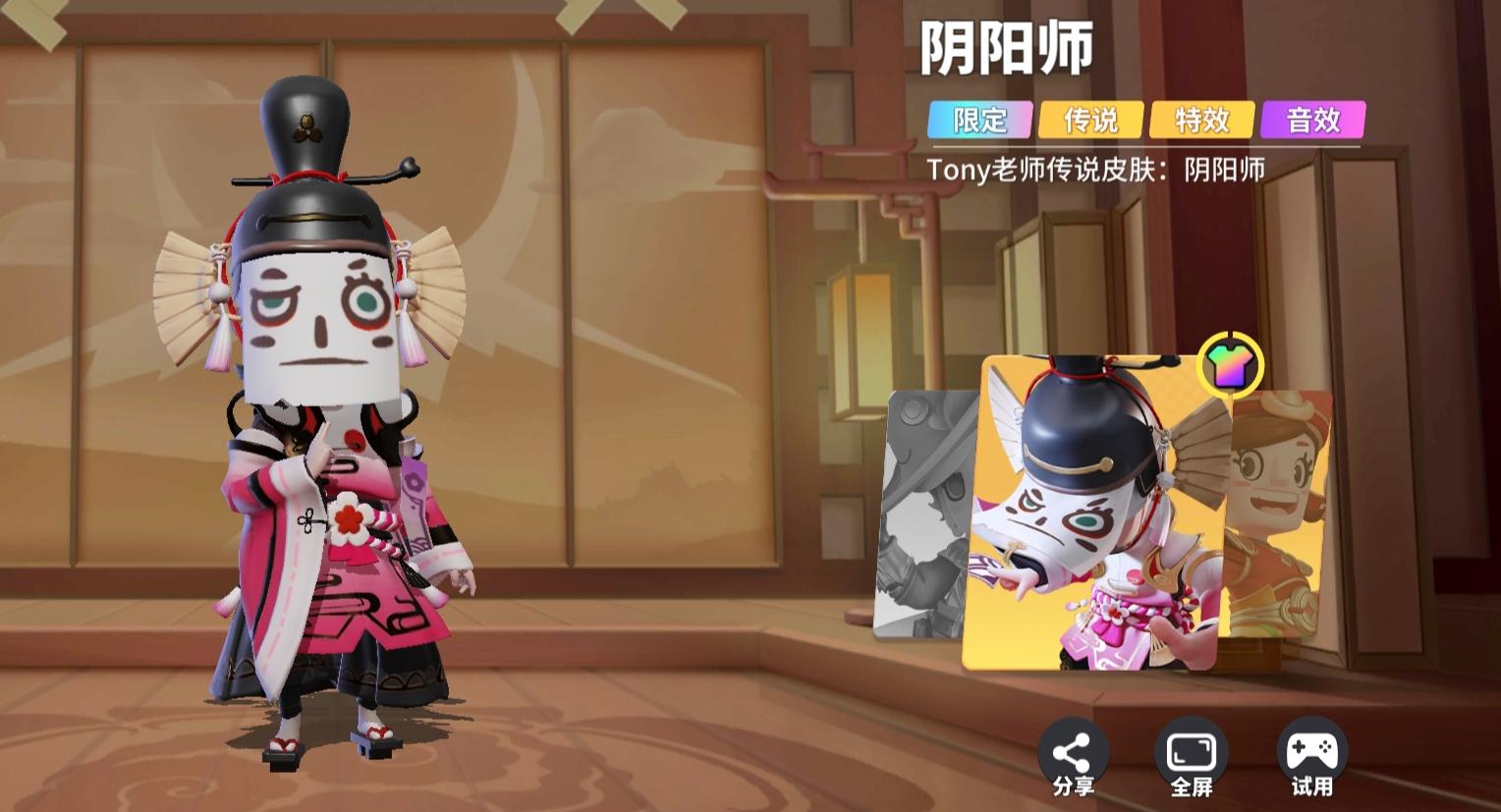Toggle the 特效 effects tag
This screenshot has width=1501, height=812.
coord(1202,120)
